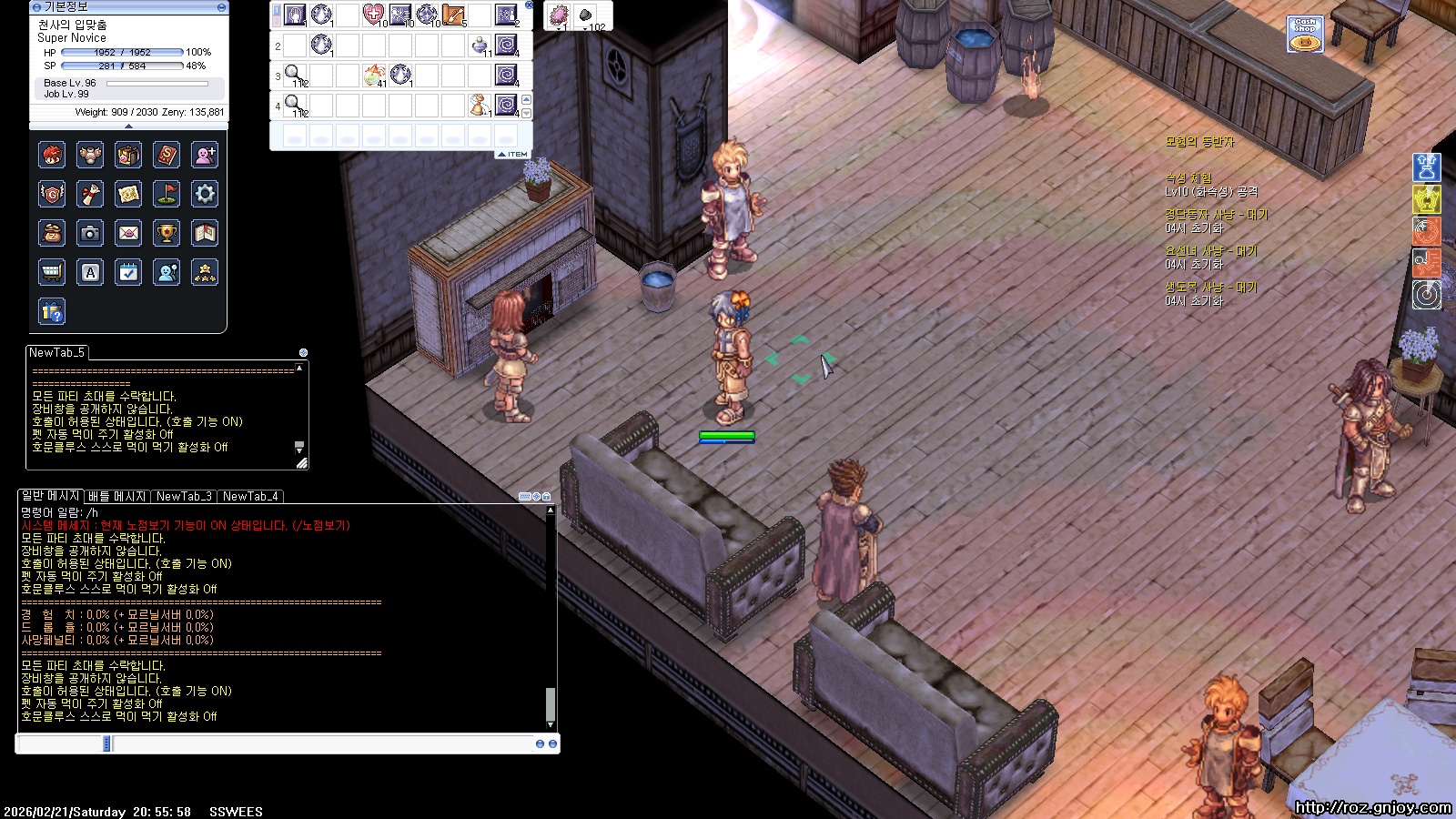Switch to the 배틀 메시지 chat tab

point(116,496)
